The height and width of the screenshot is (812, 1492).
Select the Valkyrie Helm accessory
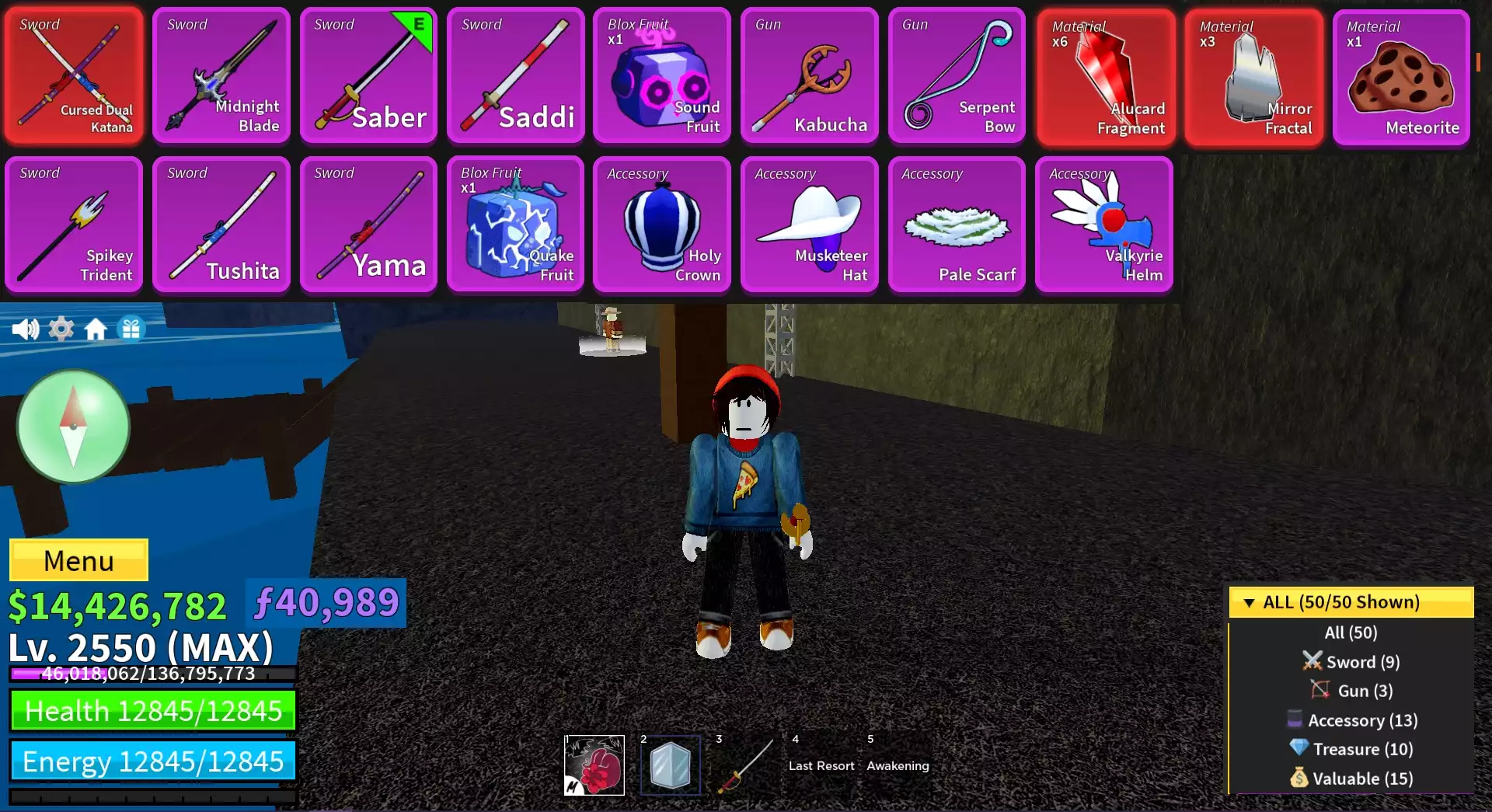1104,225
